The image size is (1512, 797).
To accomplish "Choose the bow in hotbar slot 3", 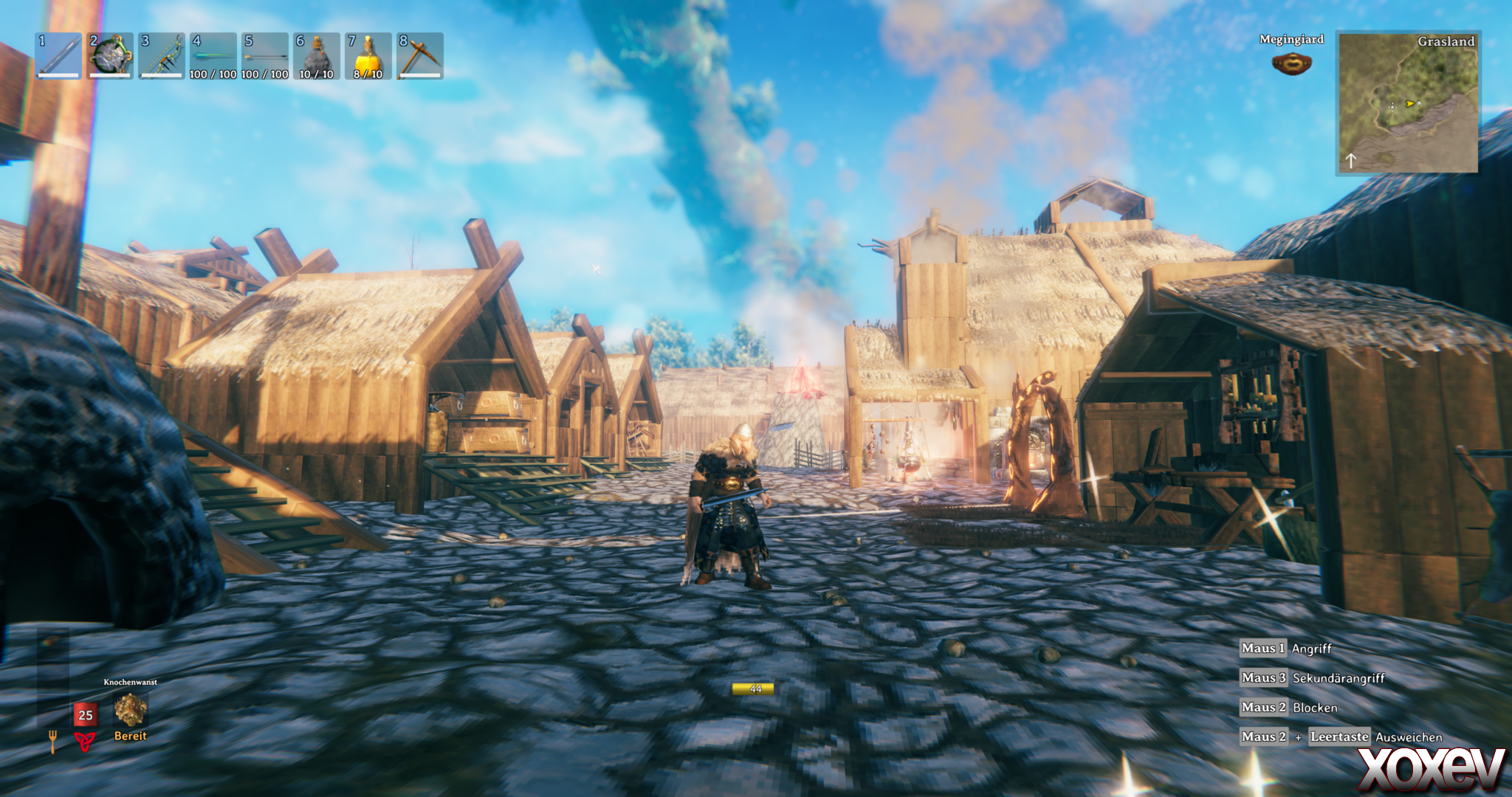I will pyautogui.click(x=162, y=56).
